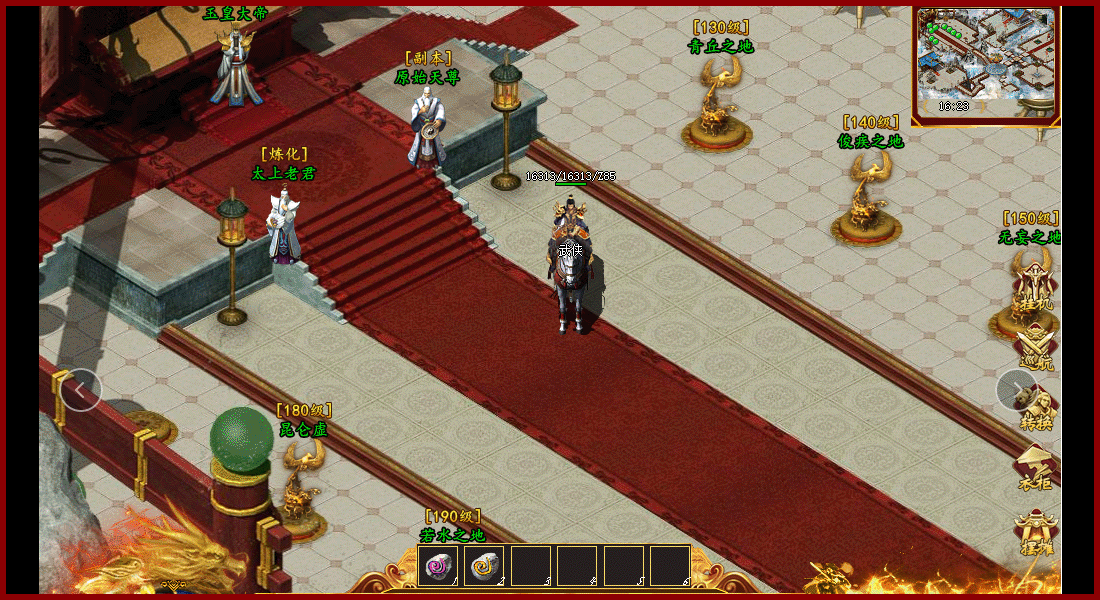Open the 衣柜 wardrobe icon

point(1035,468)
